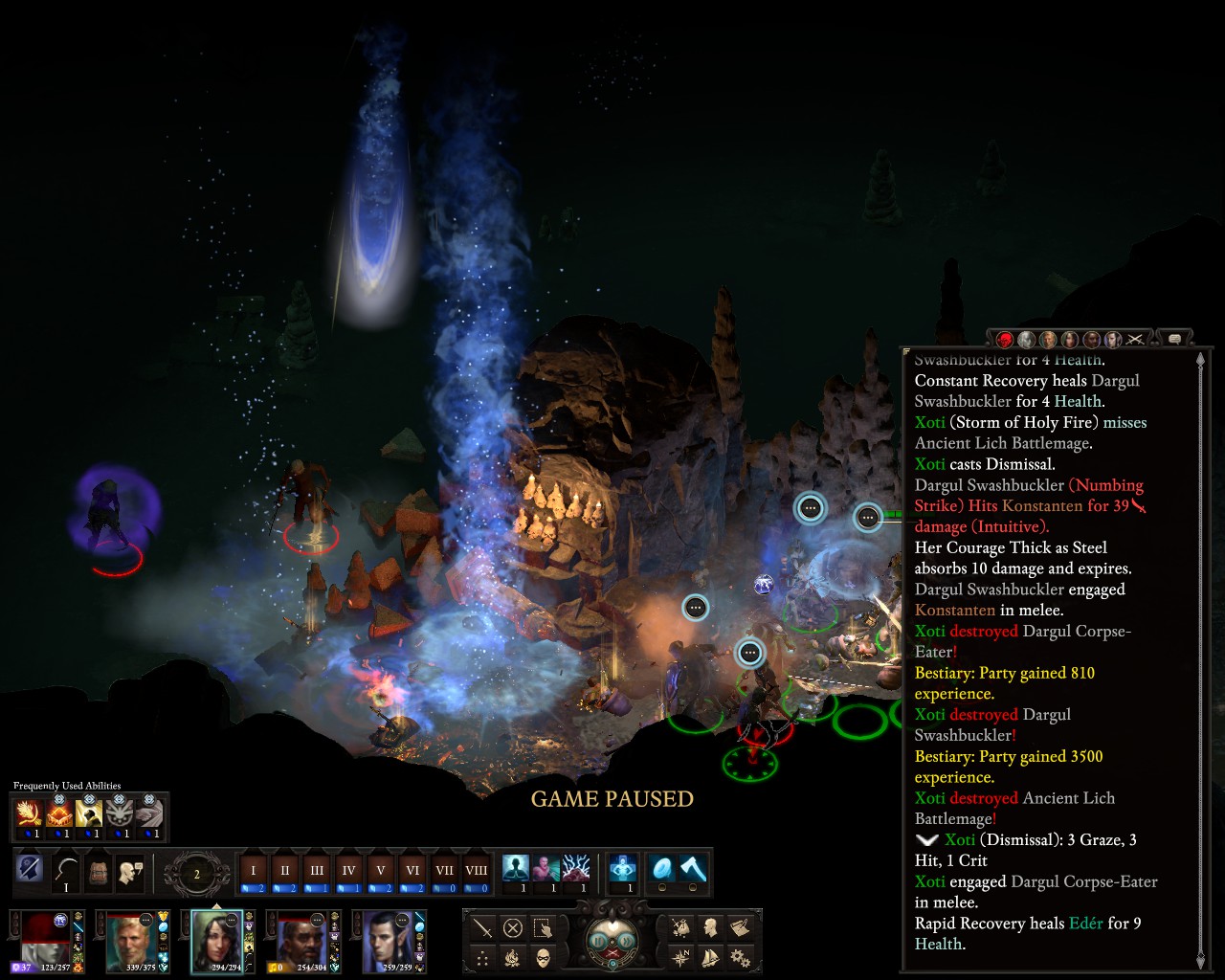This screenshot has width=1225, height=980.
Task: Click the sword attack command button
Action: (483, 927)
